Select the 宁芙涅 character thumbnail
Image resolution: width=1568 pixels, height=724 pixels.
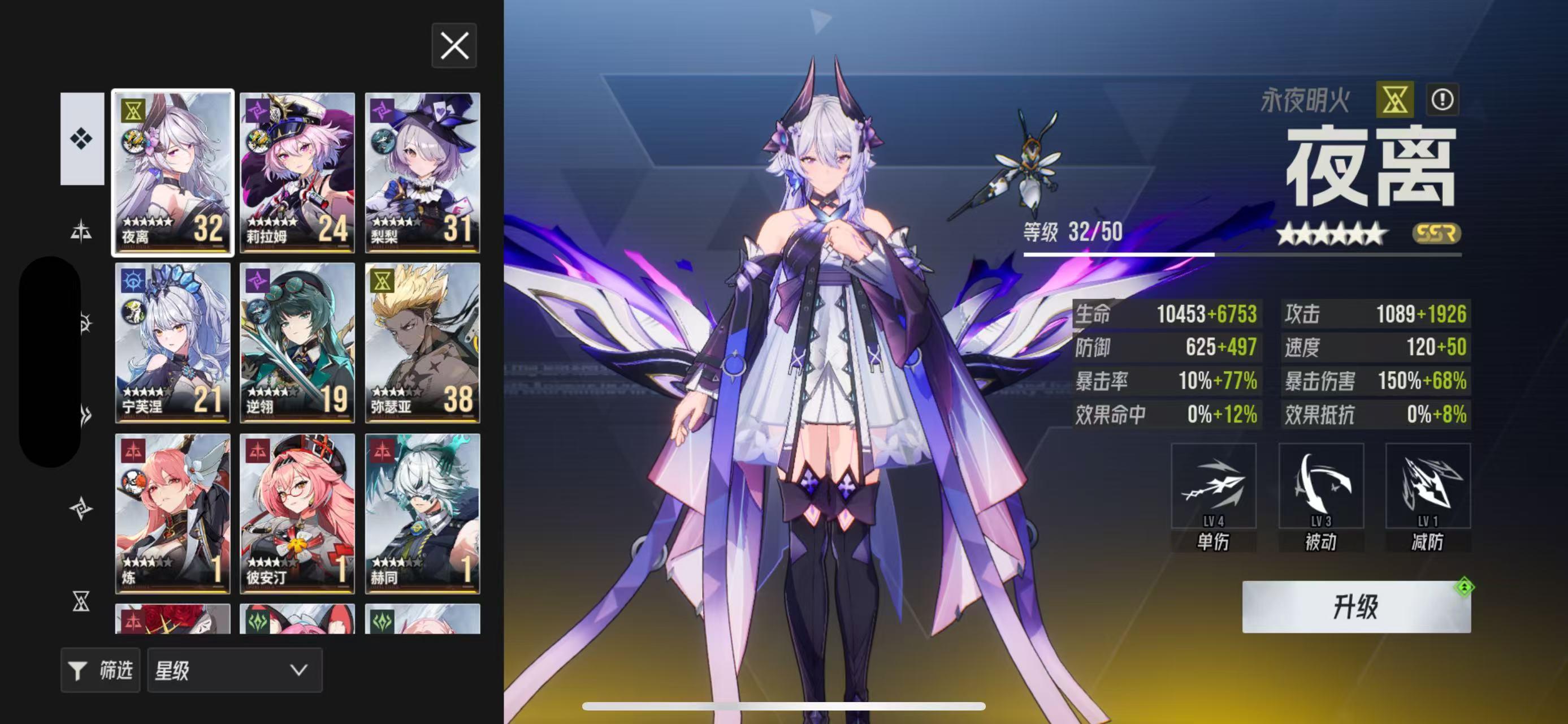tap(172, 341)
